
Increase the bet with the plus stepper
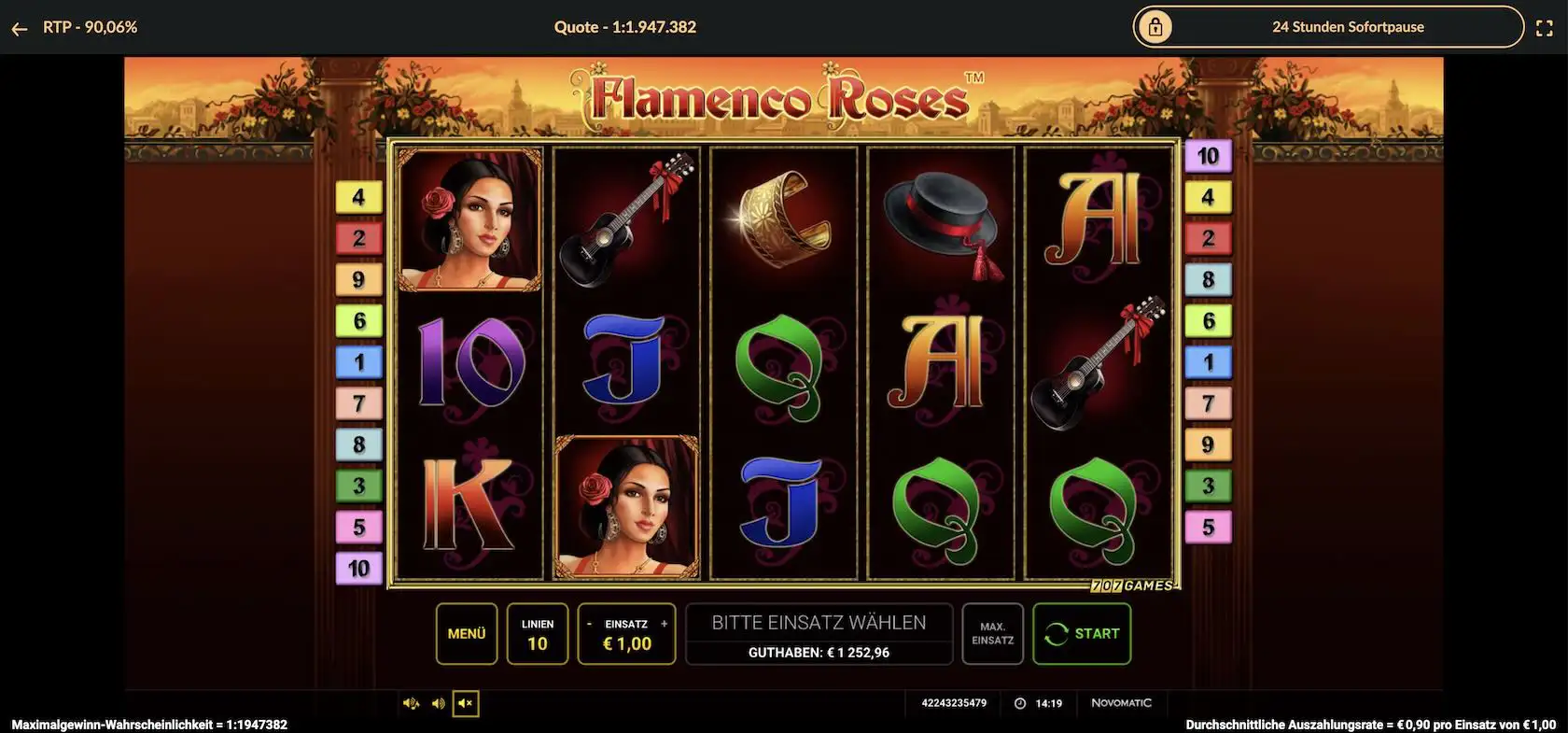point(664,623)
